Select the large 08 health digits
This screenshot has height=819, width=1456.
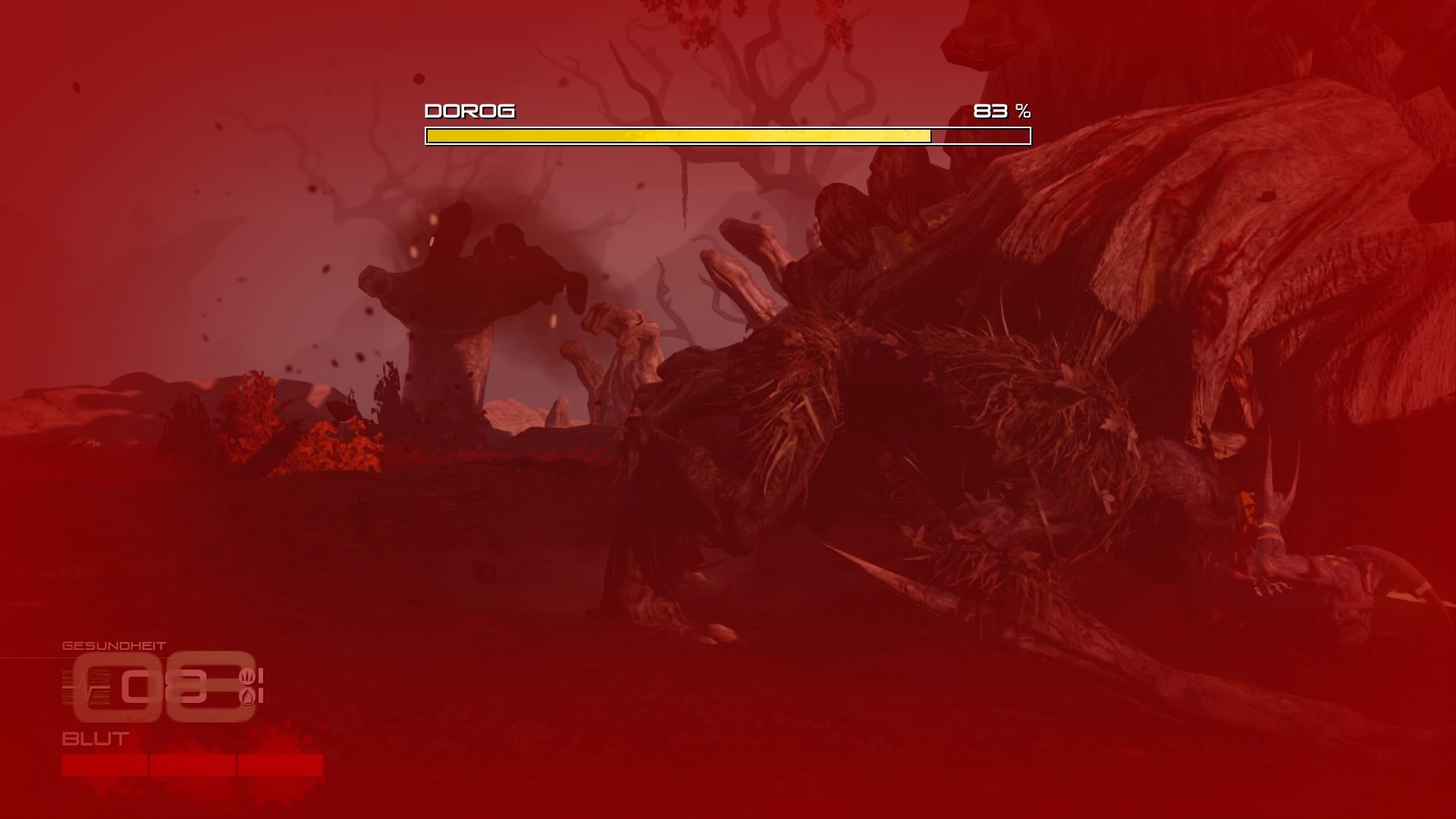click(165, 686)
